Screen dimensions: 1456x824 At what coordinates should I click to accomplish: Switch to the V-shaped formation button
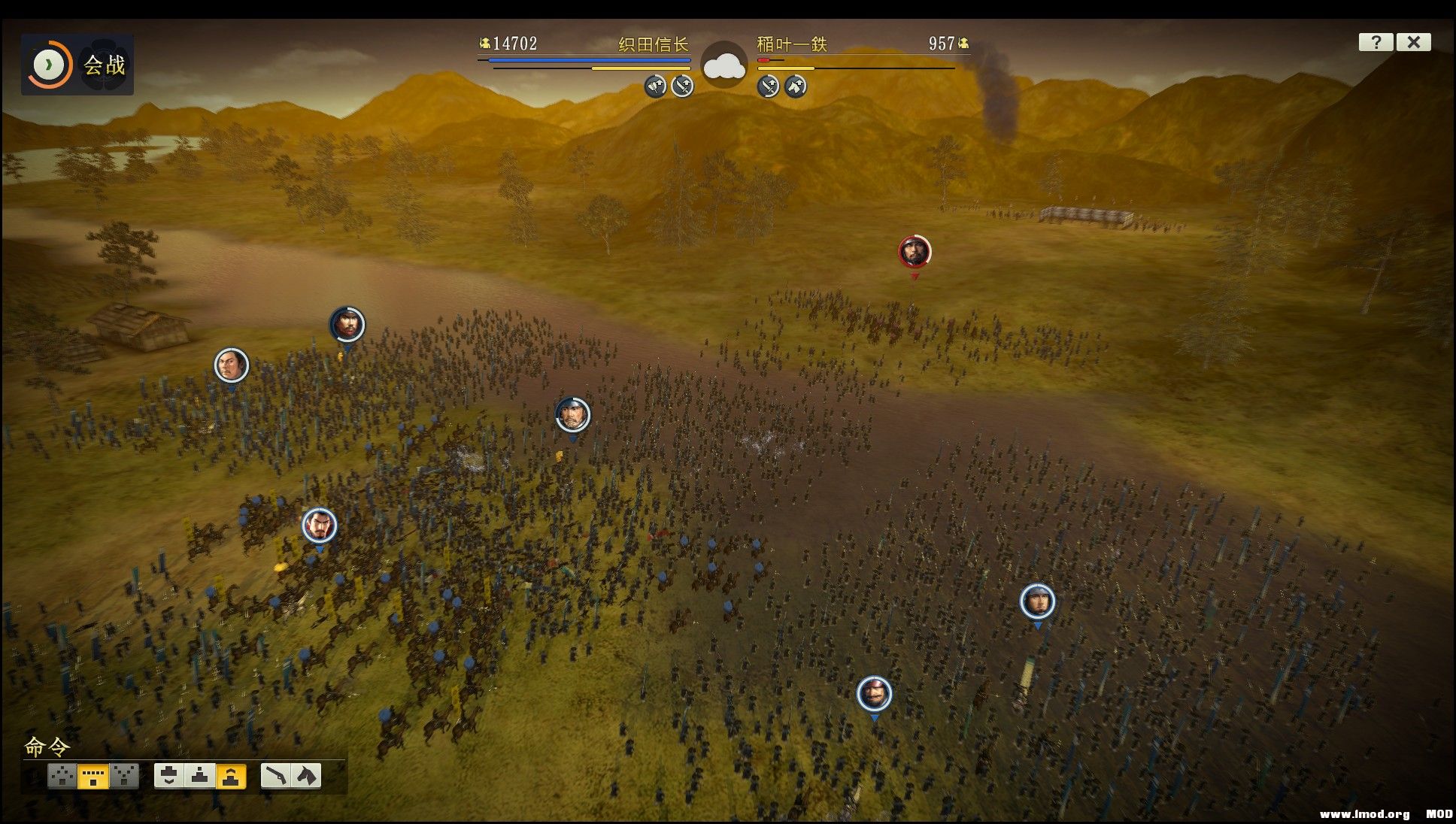125,775
